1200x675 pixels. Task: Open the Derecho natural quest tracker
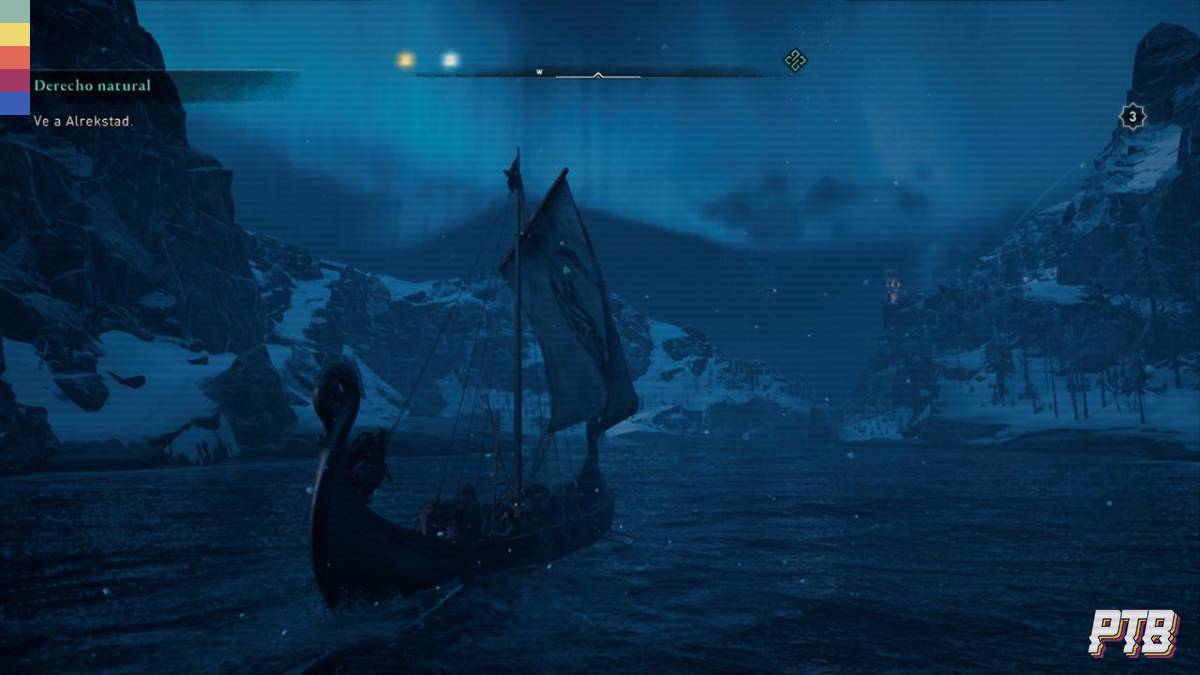tap(92, 86)
